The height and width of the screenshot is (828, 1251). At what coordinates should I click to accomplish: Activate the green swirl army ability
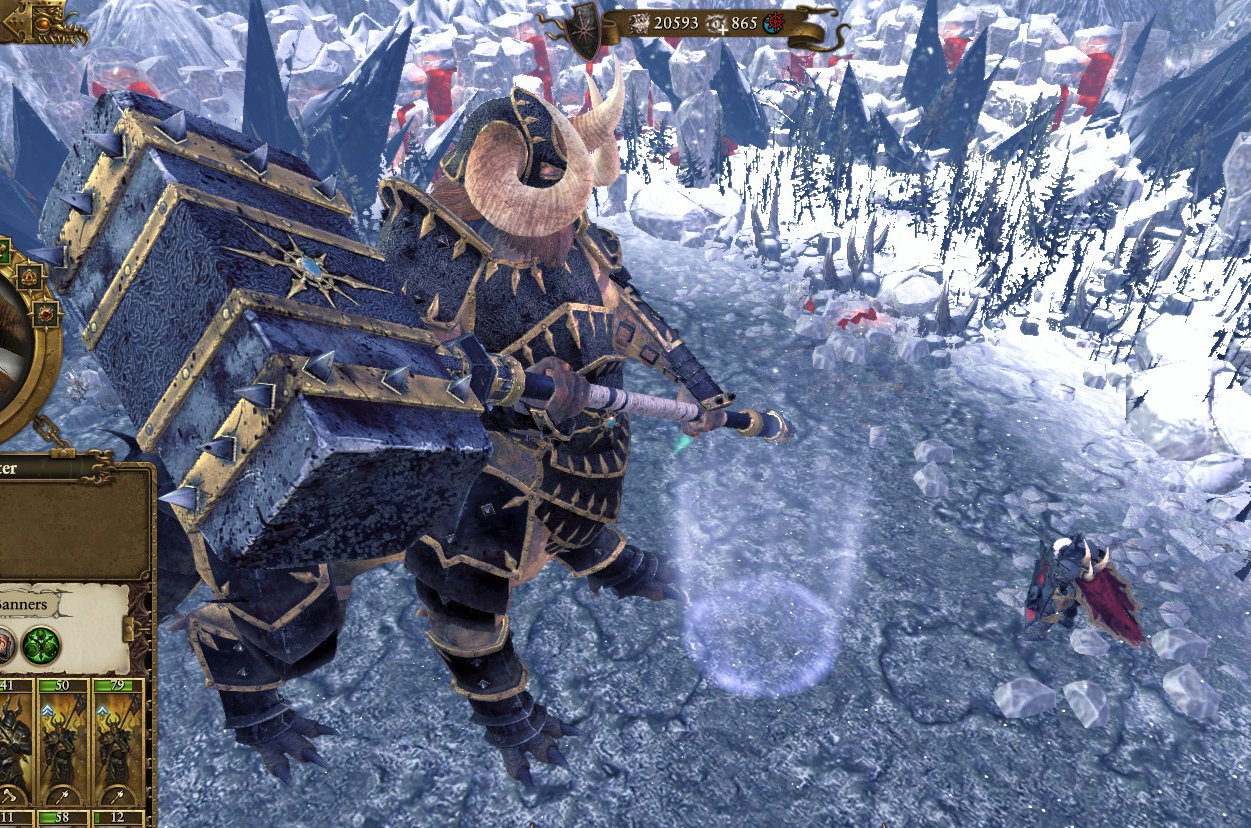coord(42,644)
